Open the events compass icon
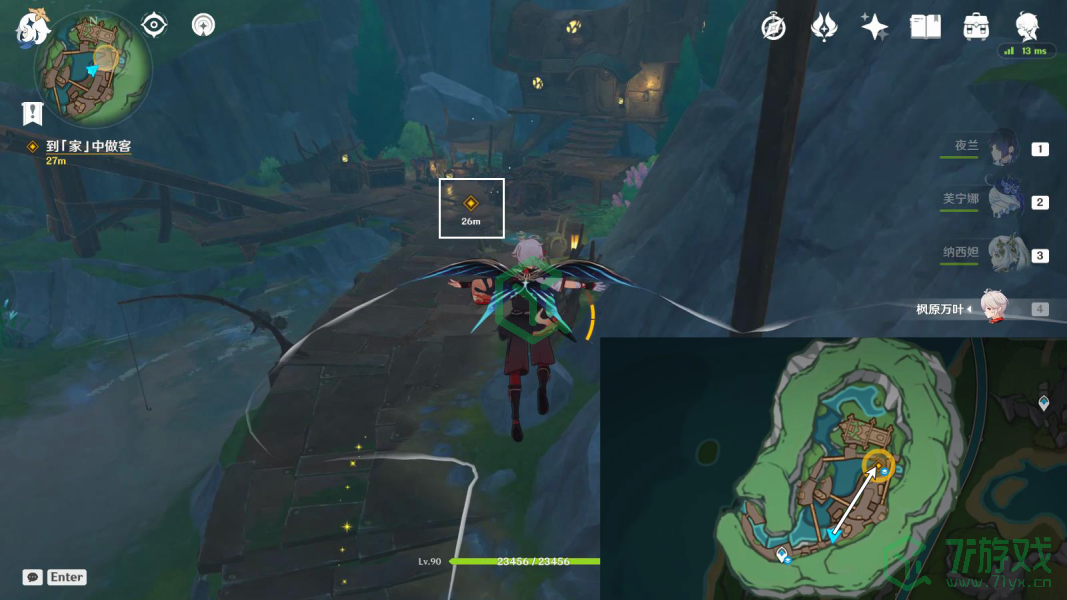The width and height of the screenshot is (1067, 600). [204, 25]
